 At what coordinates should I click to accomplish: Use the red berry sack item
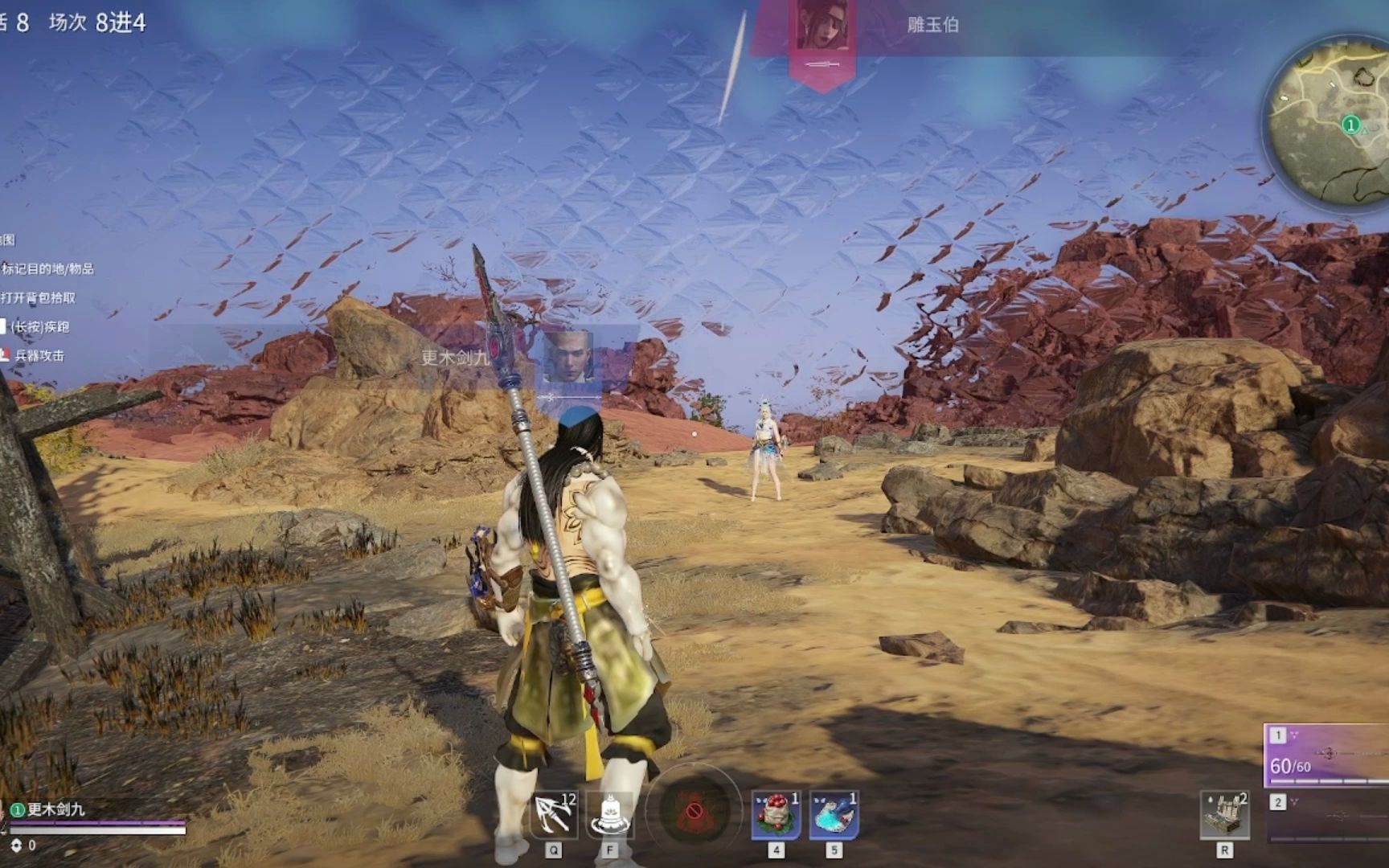pyautogui.click(x=776, y=814)
